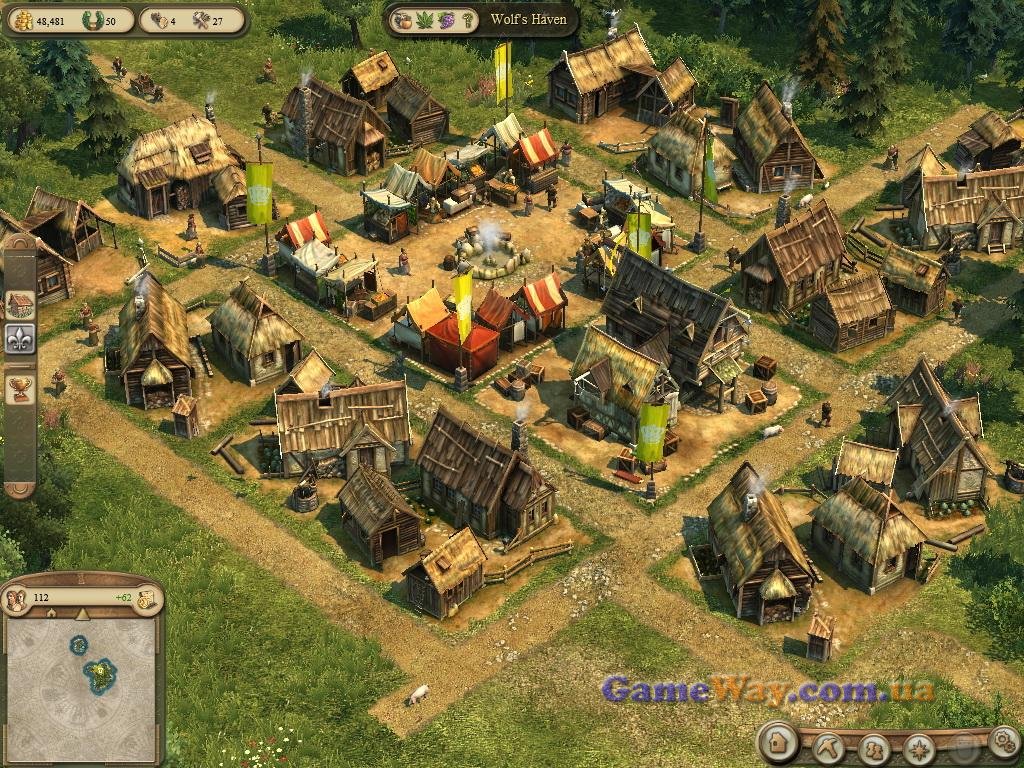Open the house building menu
Screen dimensions: 1024x768
pos(776,744)
